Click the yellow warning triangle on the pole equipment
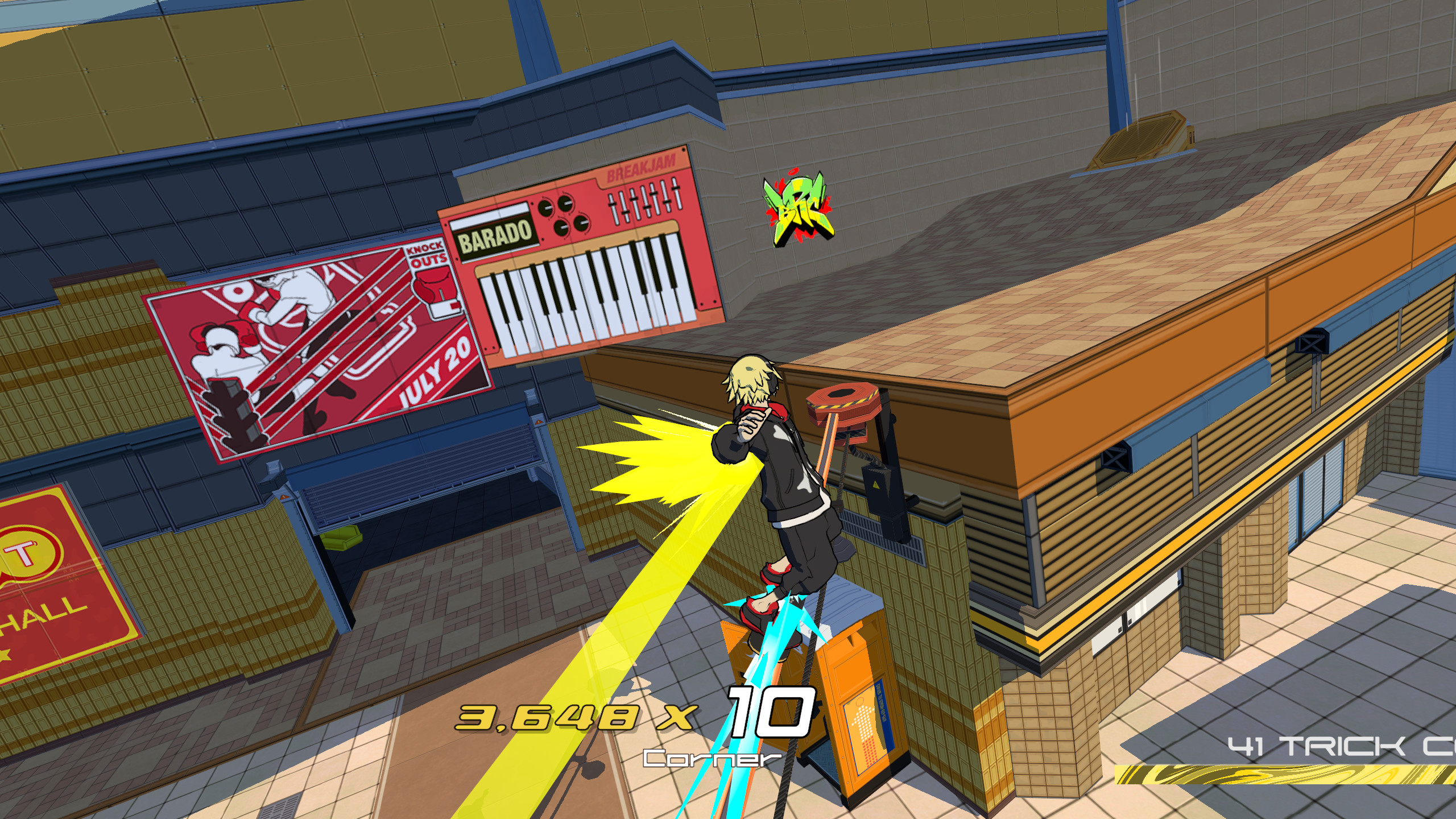 (877, 485)
